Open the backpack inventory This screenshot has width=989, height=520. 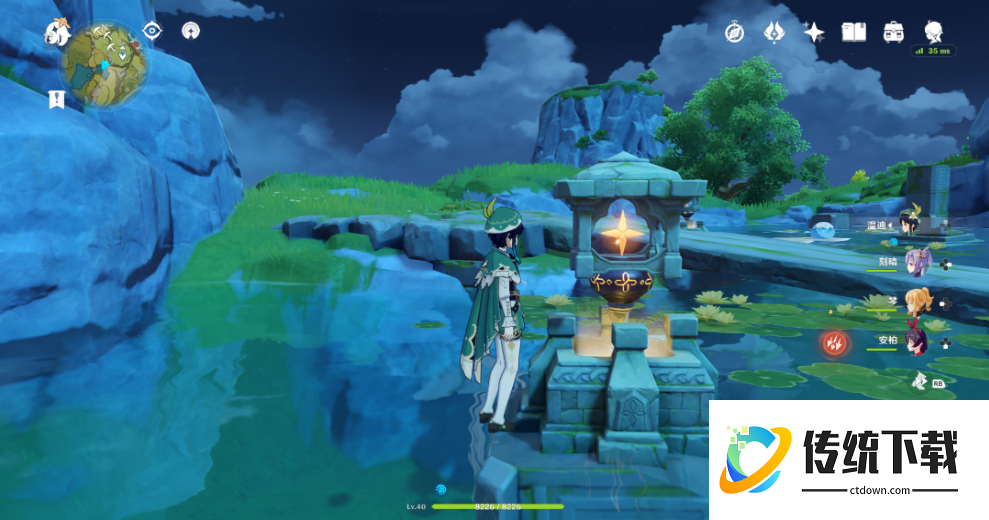click(893, 32)
